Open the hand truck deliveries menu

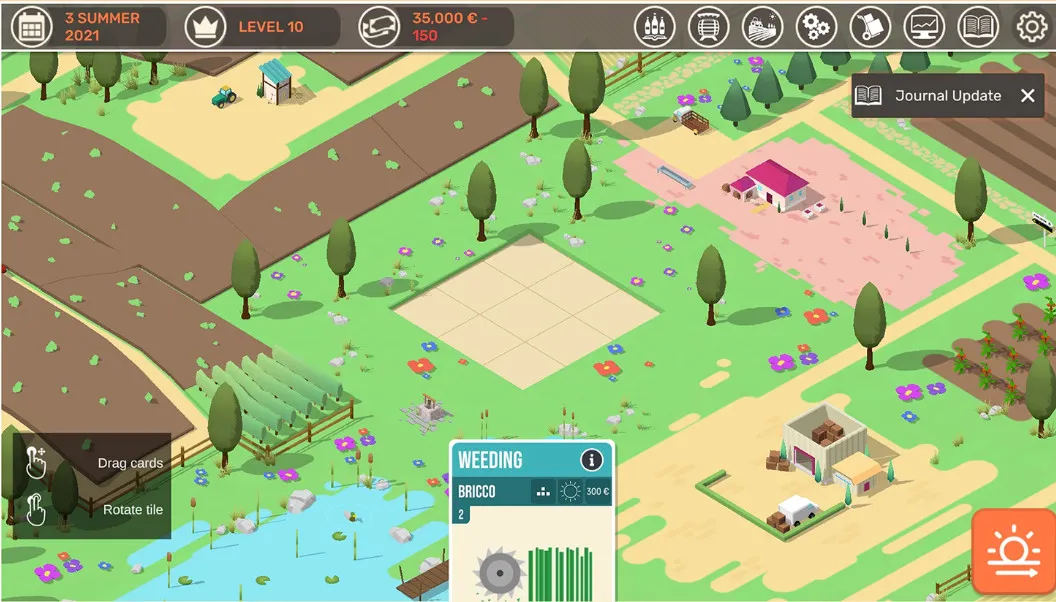[x=870, y=27]
